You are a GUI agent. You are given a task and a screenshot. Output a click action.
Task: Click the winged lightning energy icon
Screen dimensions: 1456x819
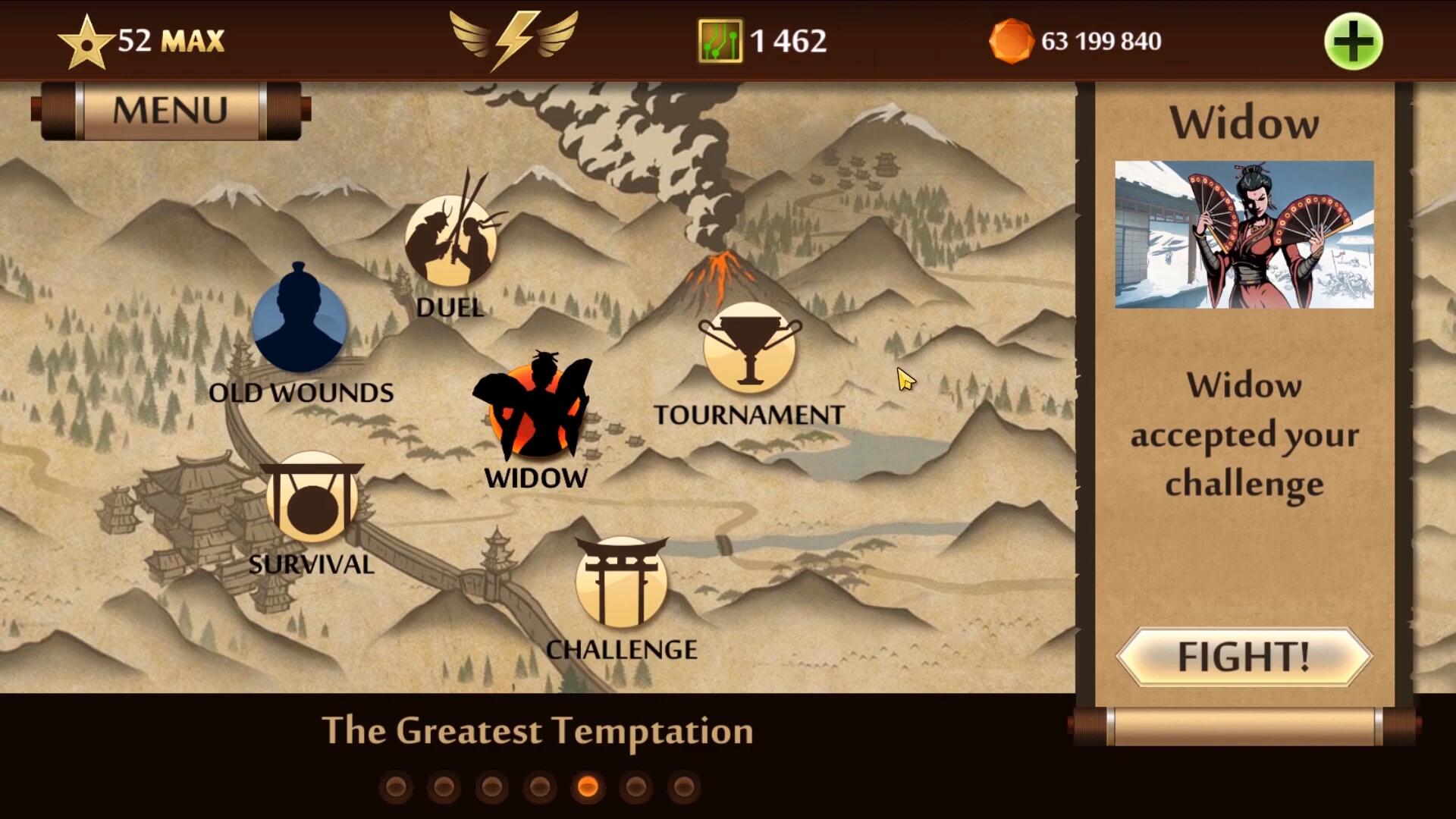pos(513,39)
